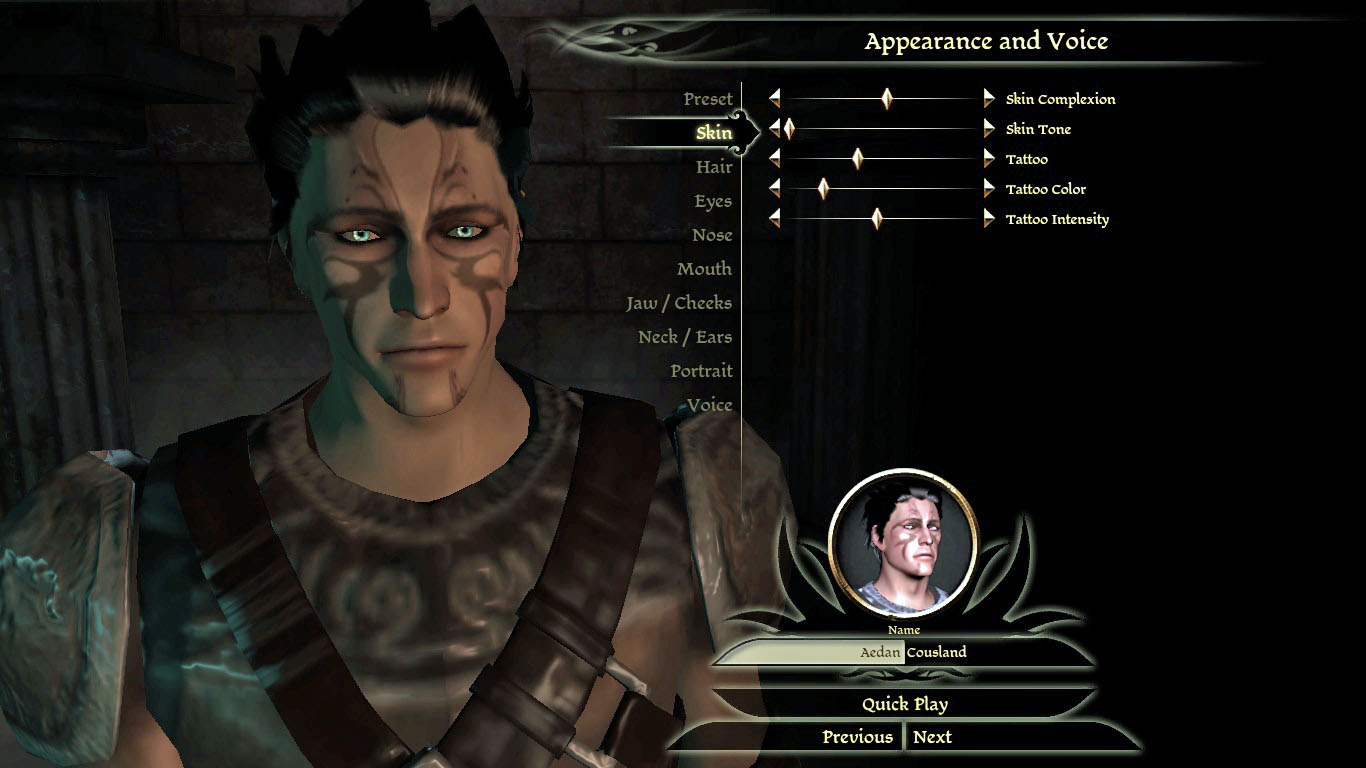
Task: Decrease Tattoo Color with left arrow
Action: (774, 188)
